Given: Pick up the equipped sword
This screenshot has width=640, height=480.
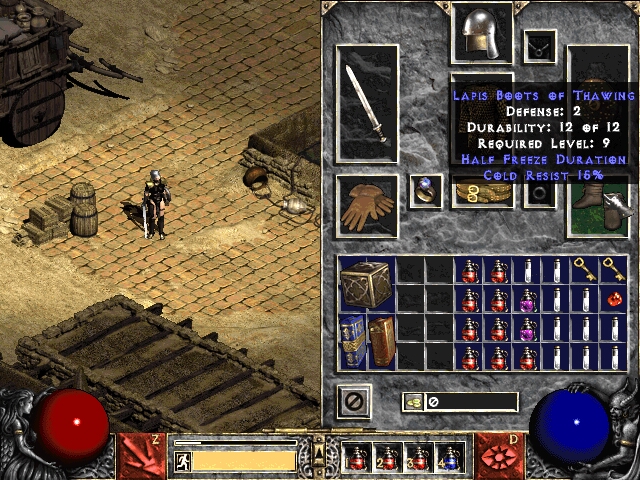Looking at the screenshot, I should [x=366, y=102].
